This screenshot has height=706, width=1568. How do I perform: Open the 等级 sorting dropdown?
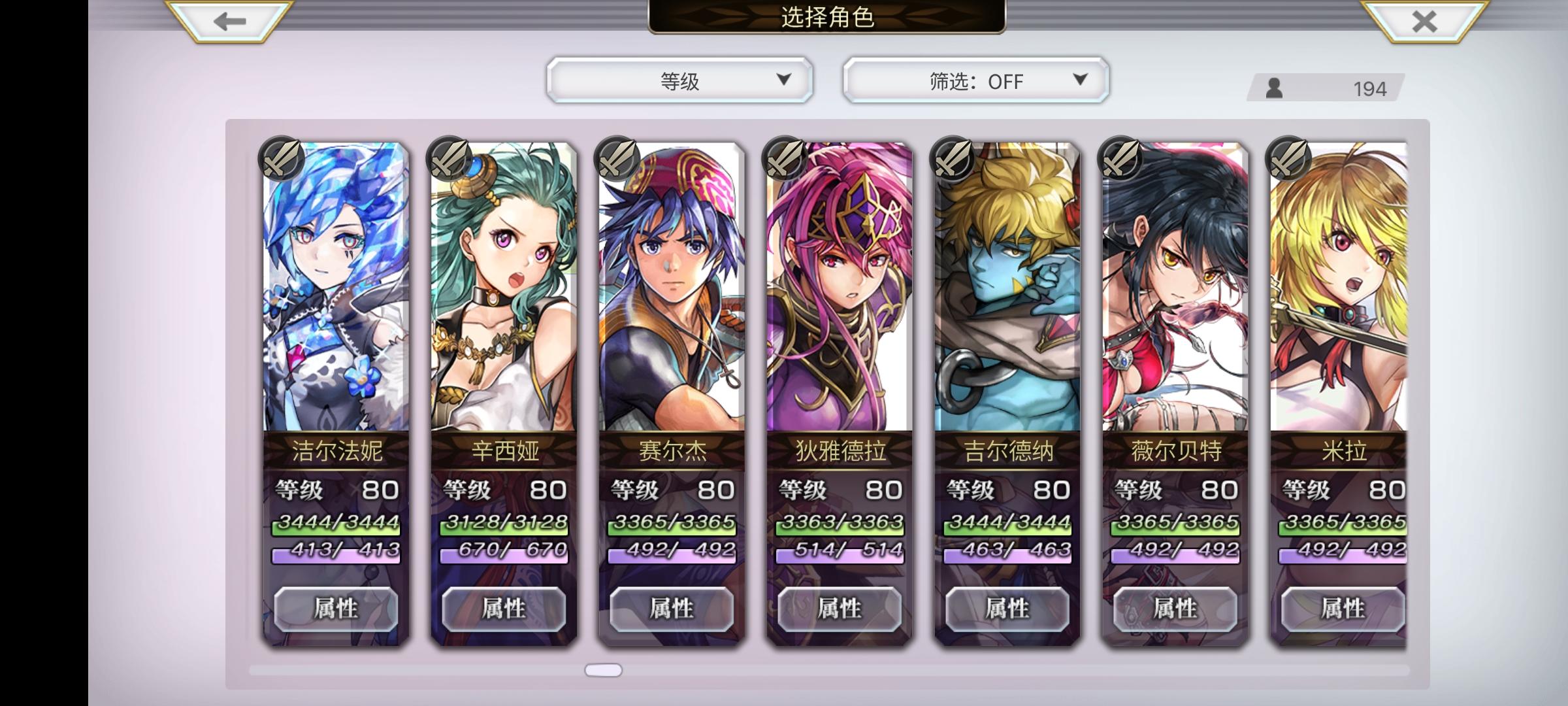tap(679, 80)
